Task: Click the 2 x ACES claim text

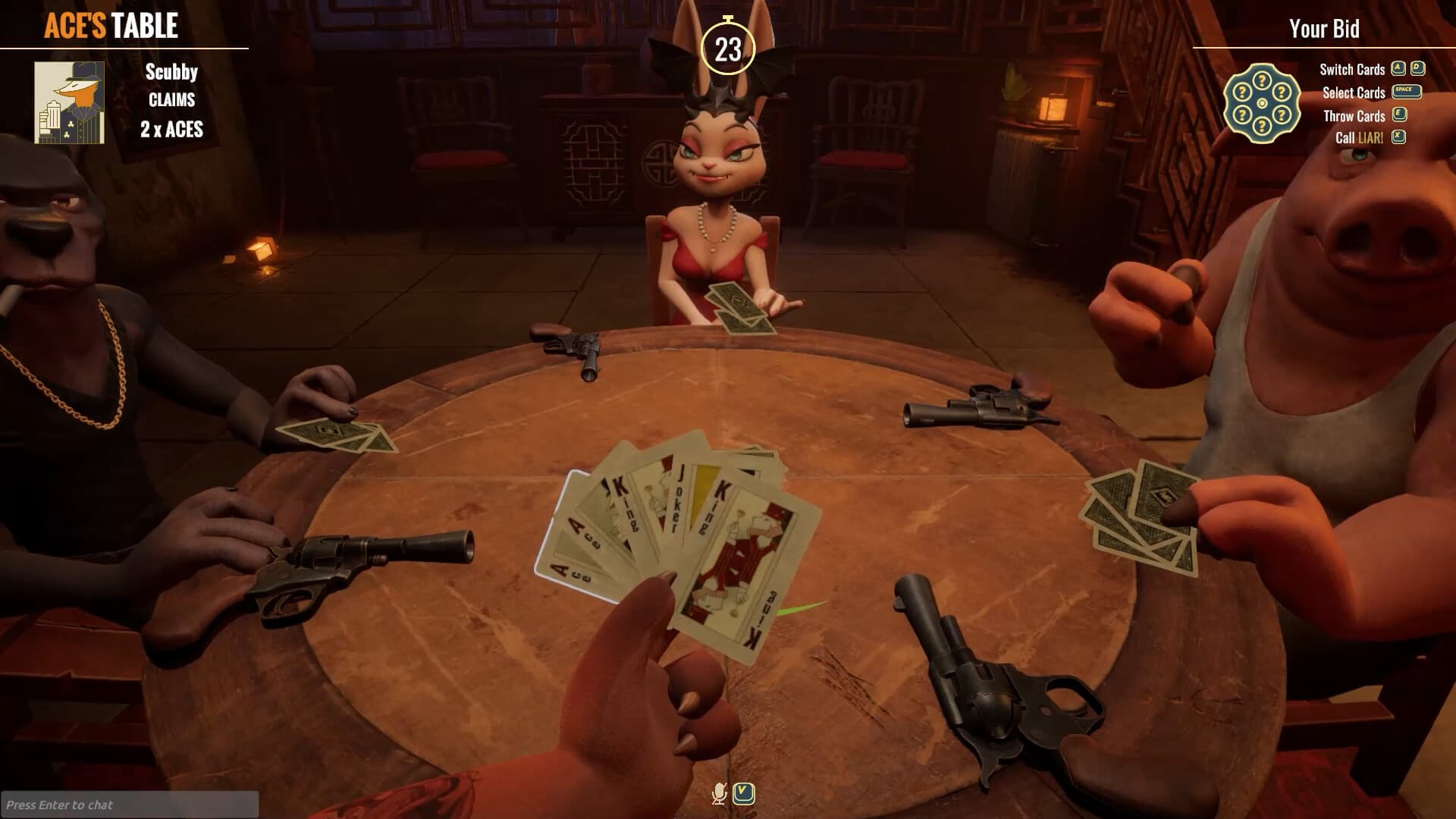Action: (x=171, y=130)
